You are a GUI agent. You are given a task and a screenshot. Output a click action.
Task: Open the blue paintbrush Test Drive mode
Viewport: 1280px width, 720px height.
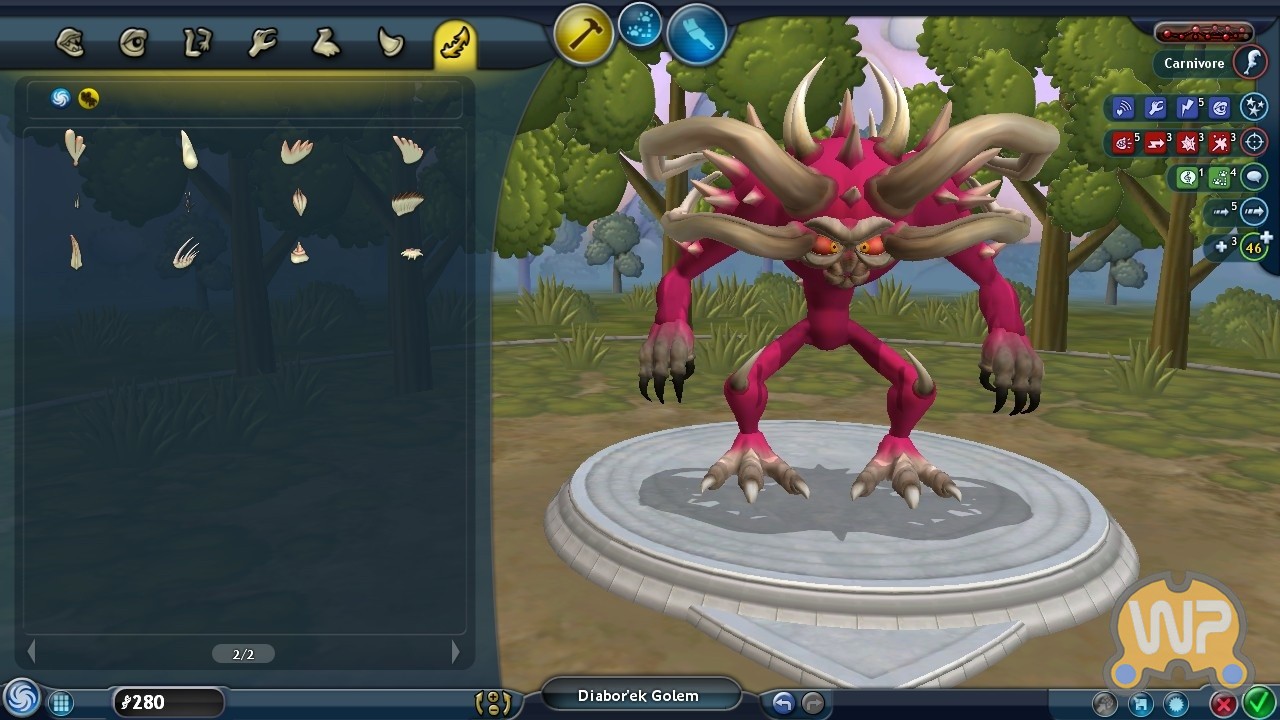click(696, 35)
